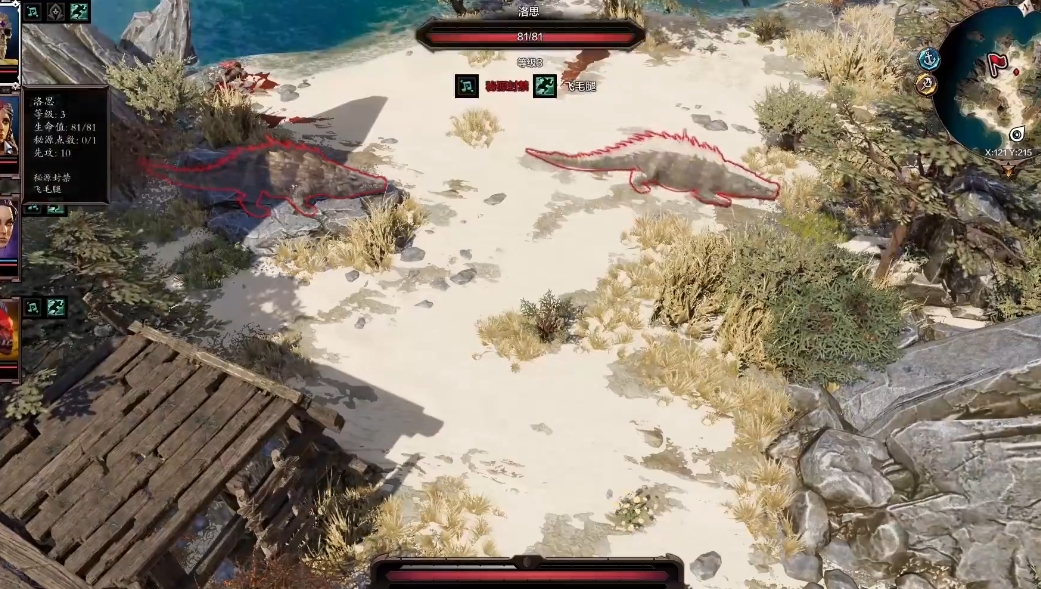This screenshot has height=589, width=1041.
Task: Click the yellow round button below the anchor
Action: 924,82
